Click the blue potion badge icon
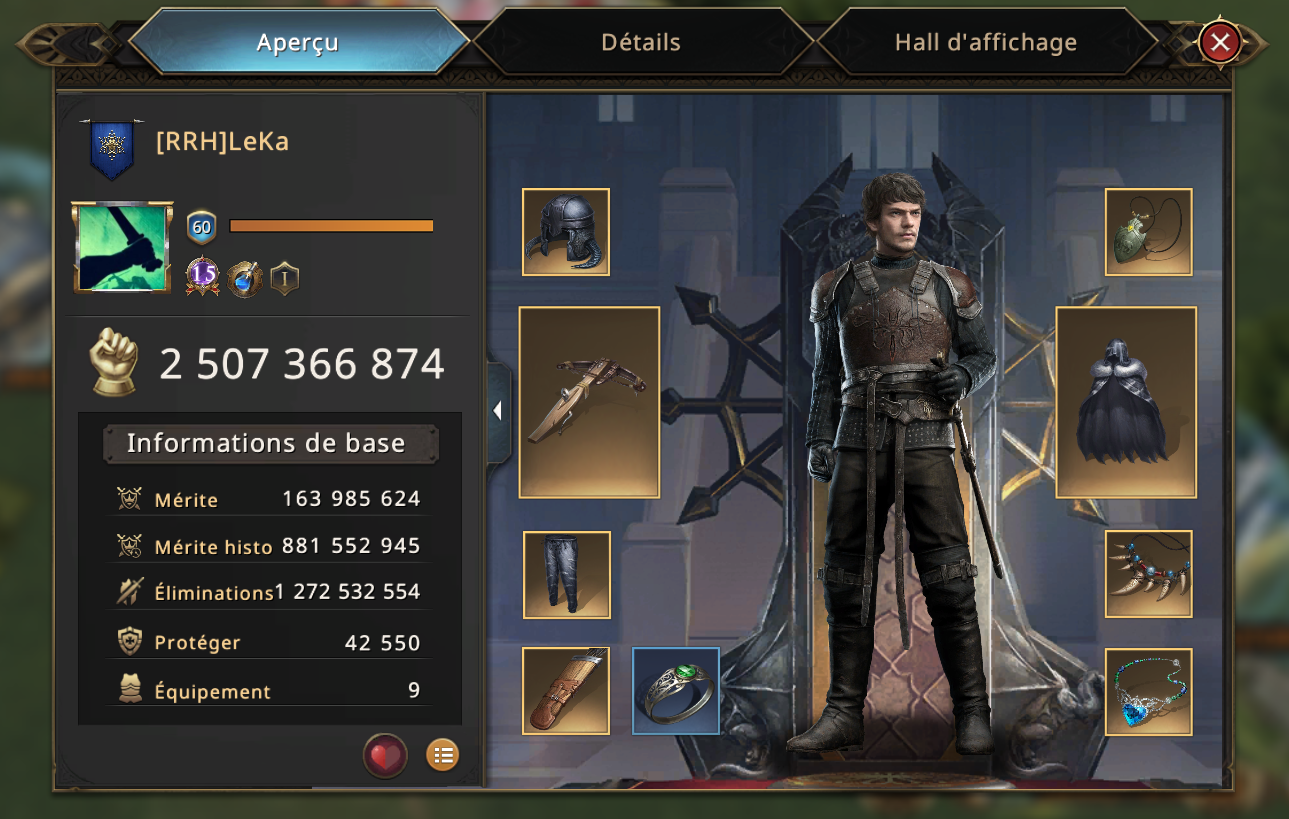Image resolution: width=1289 pixels, height=819 pixels. tap(244, 278)
